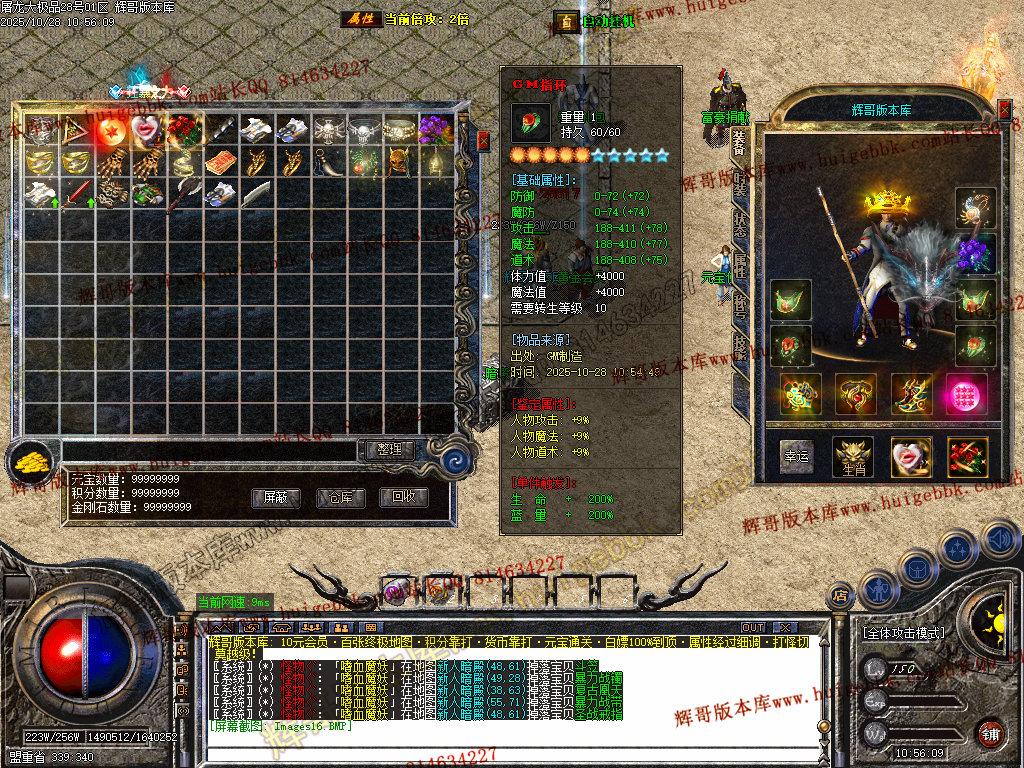Switch to the 属性 attributes tab
Image resolution: width=1024 pixels, height=768 pixels.
[740, 262]
